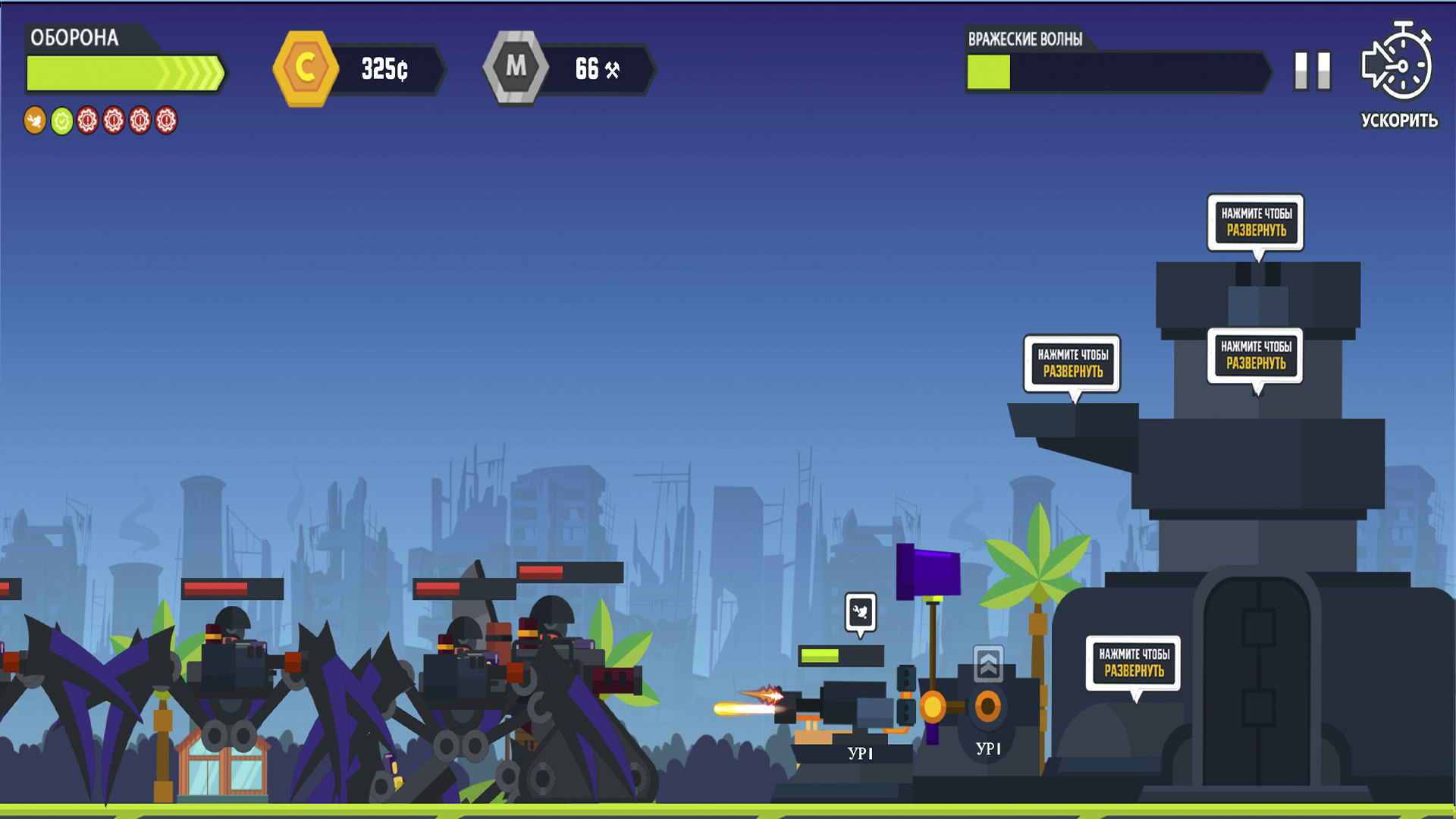The image size is (1456, 819).
Task: Open deploy slot on the tower top platform
Action: 1255,223
